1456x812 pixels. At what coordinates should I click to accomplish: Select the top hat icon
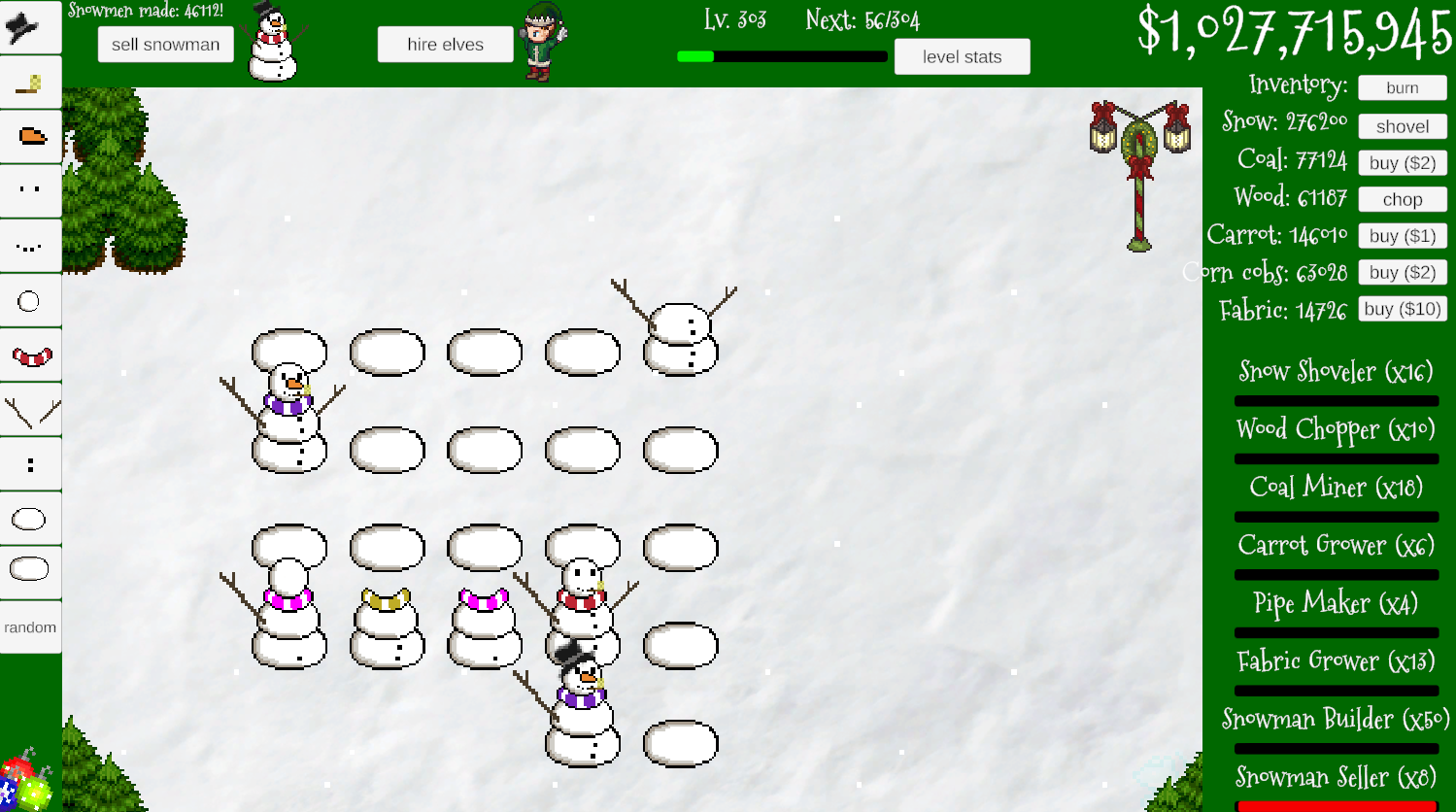(x=29, y=26)
